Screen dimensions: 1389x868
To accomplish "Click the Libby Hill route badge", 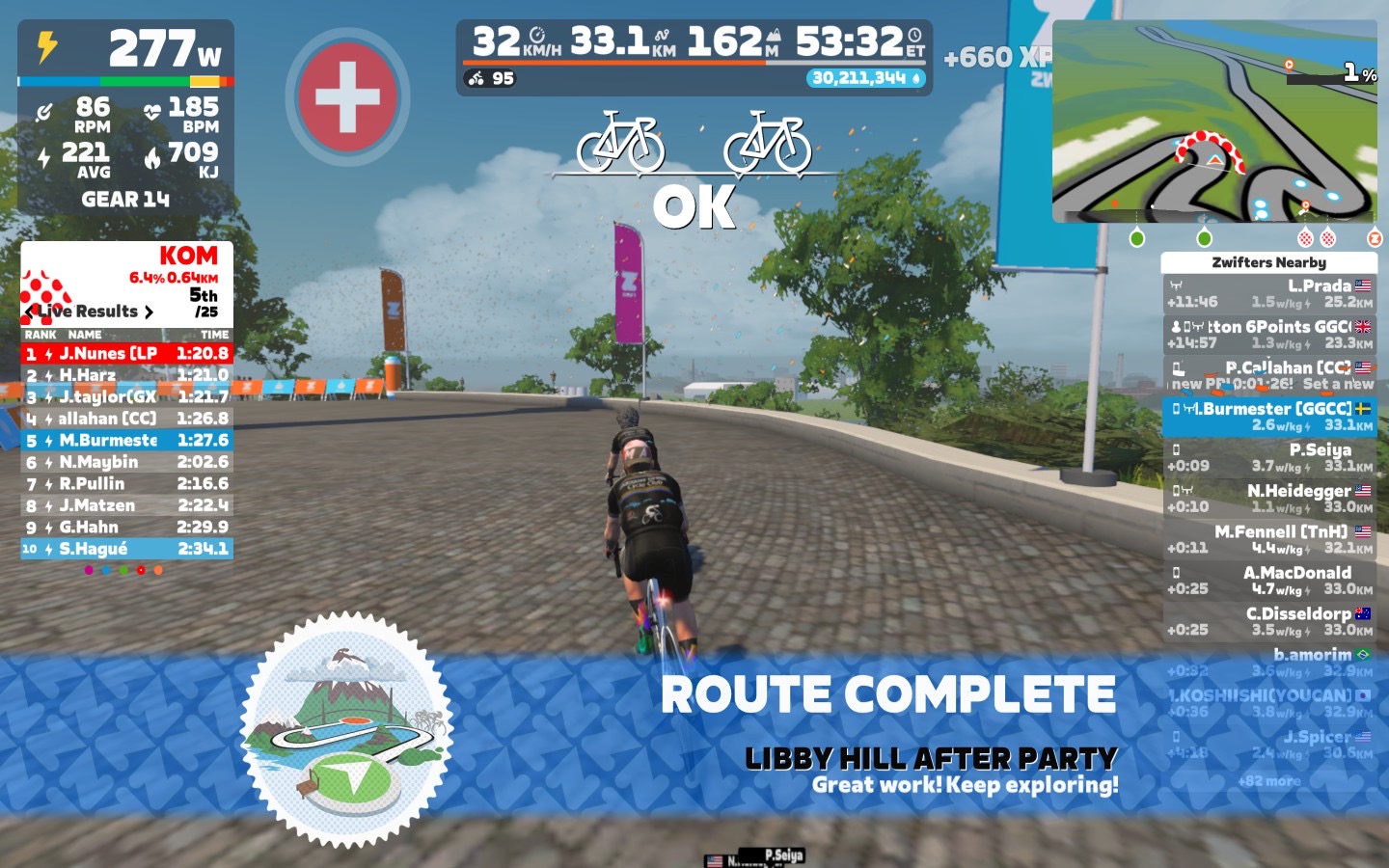I will [x=346, y=730].
